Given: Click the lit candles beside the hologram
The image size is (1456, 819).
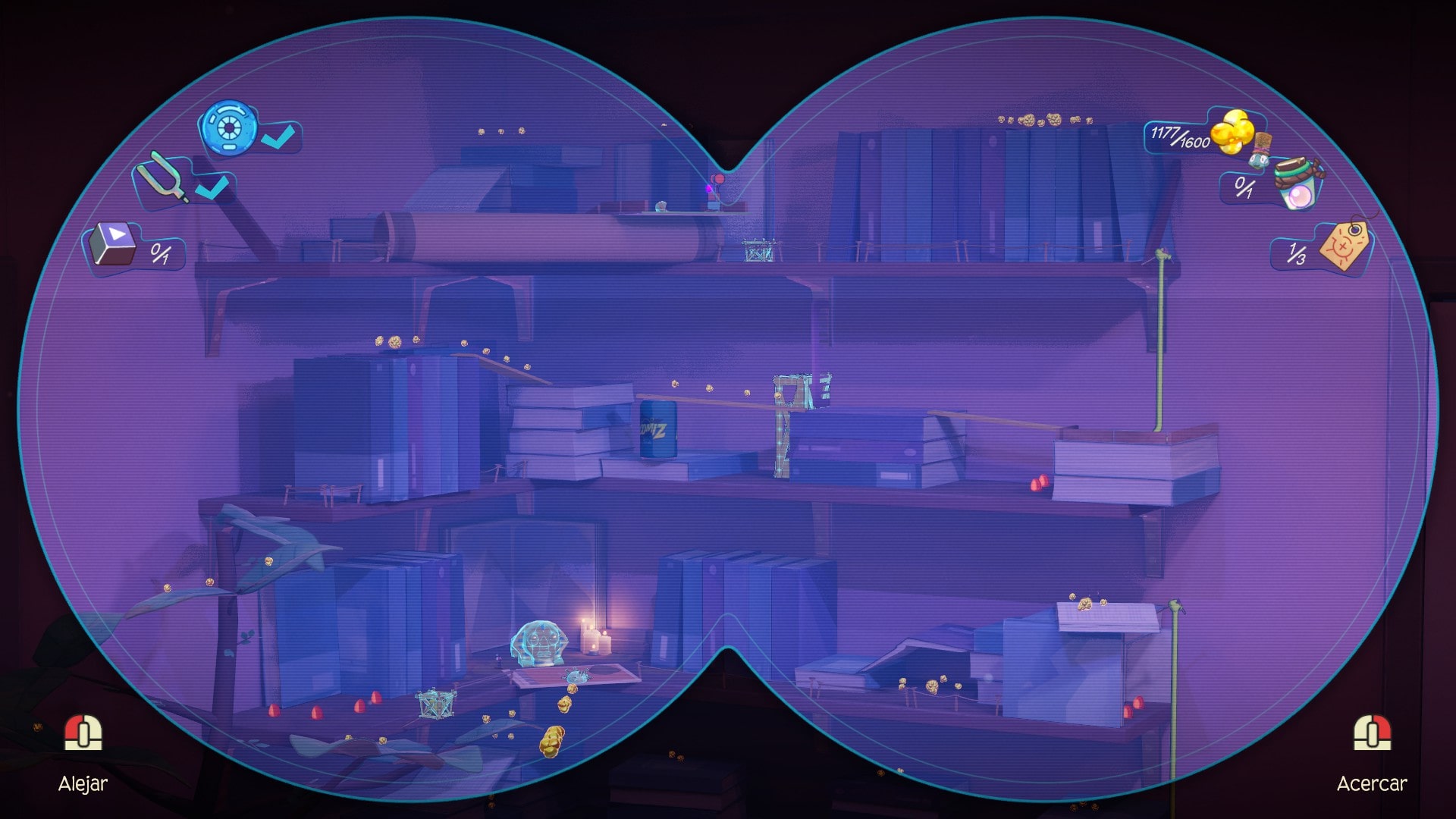Looking at the screenshot, I should (595, 637).
